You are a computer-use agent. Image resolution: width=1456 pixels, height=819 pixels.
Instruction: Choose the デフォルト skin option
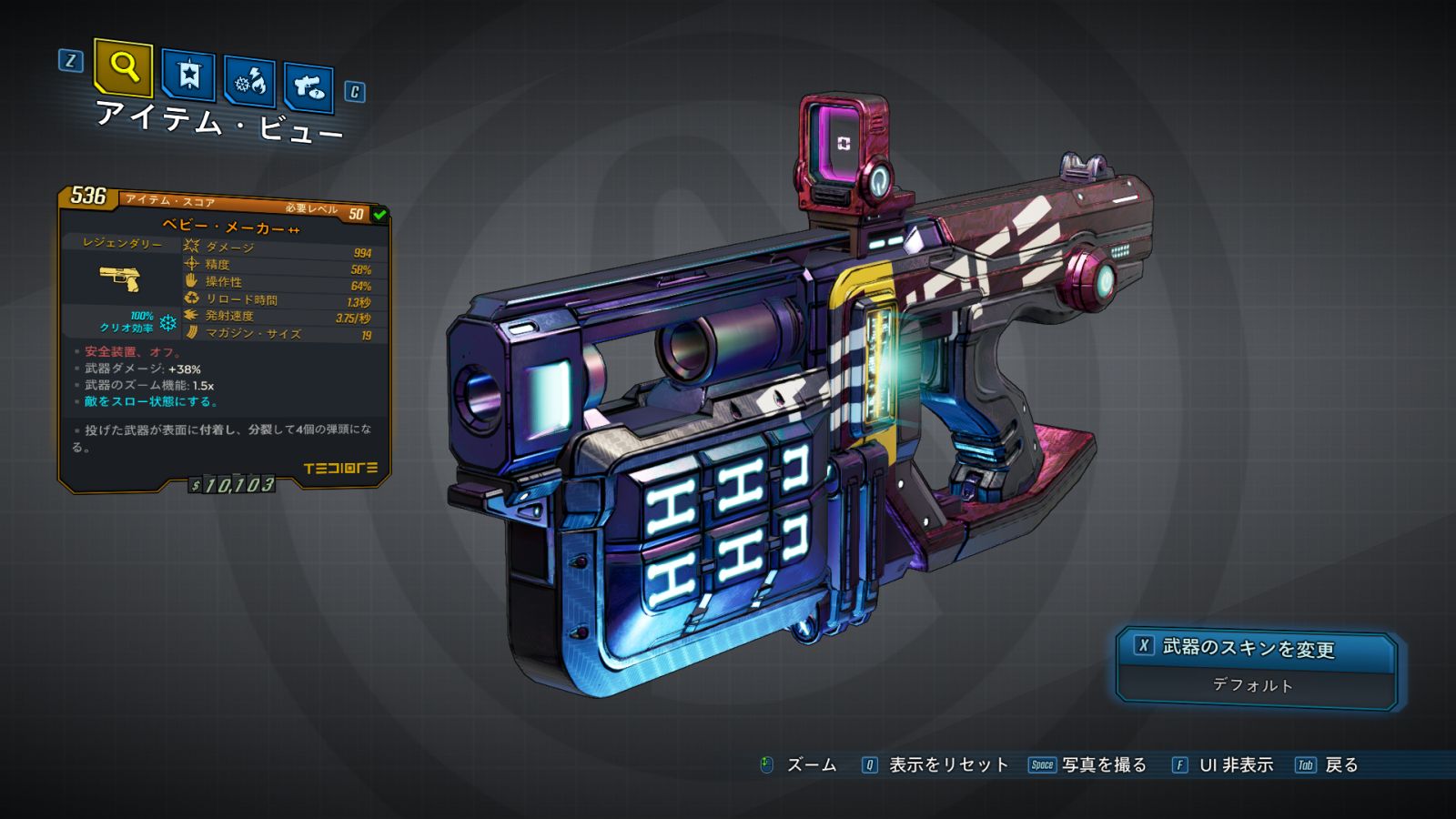1254,685
